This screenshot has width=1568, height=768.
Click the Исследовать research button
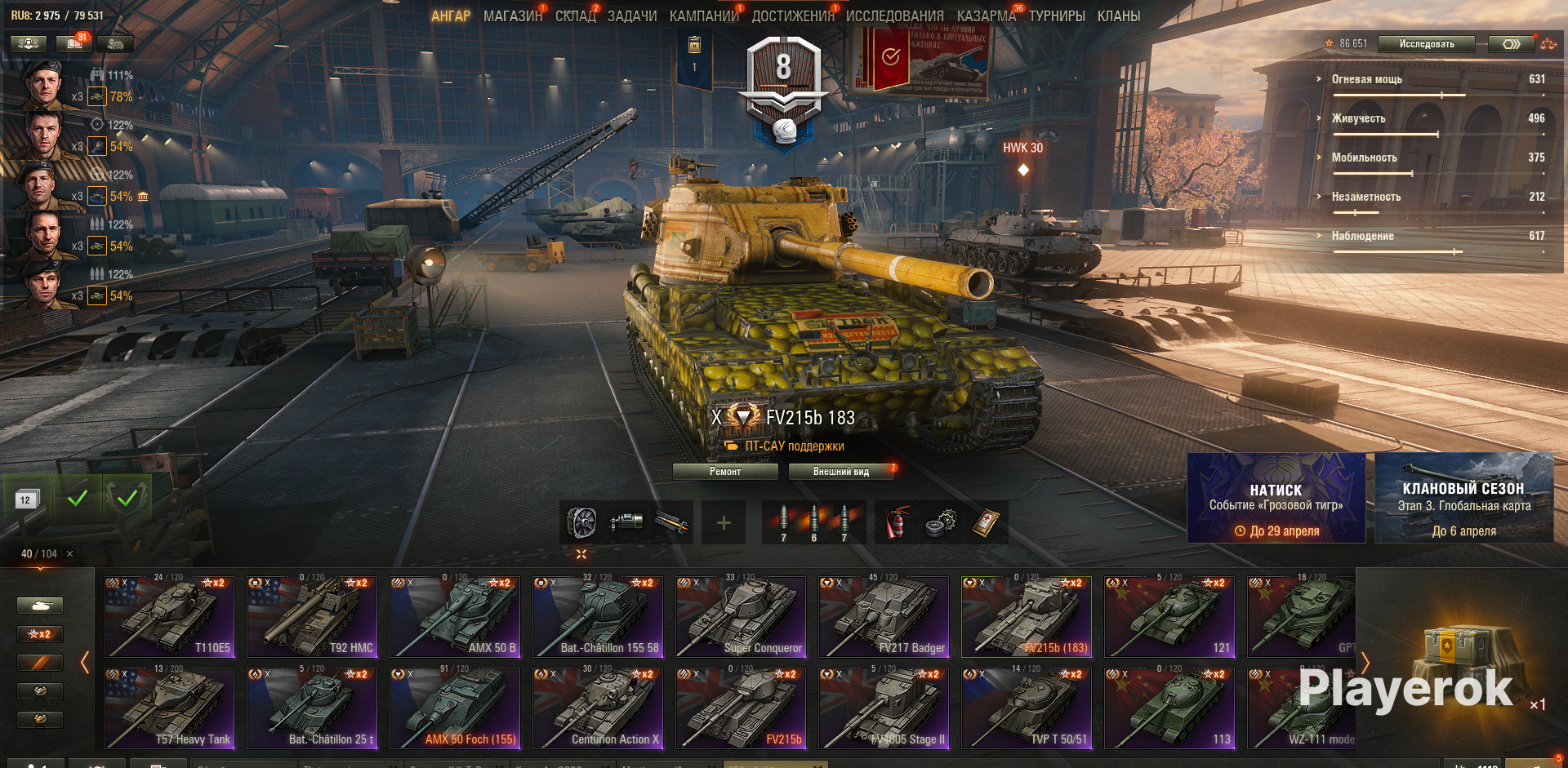pyautogui.click(x=1426, y=44)
